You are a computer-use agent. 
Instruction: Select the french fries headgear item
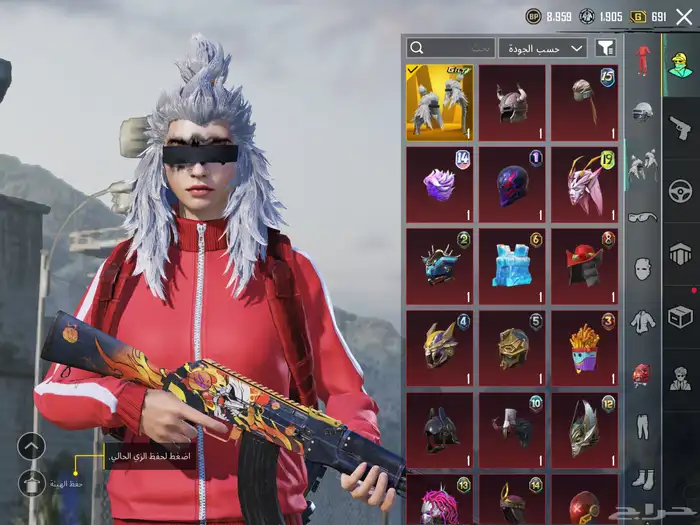(584, 348)
